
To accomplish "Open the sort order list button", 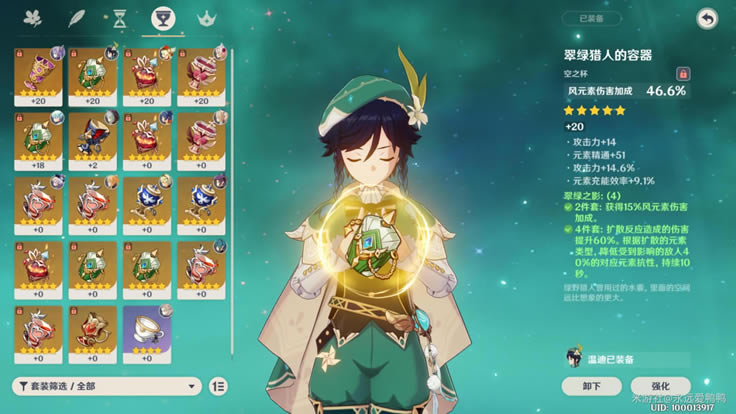I will click(x=221, y=386).
